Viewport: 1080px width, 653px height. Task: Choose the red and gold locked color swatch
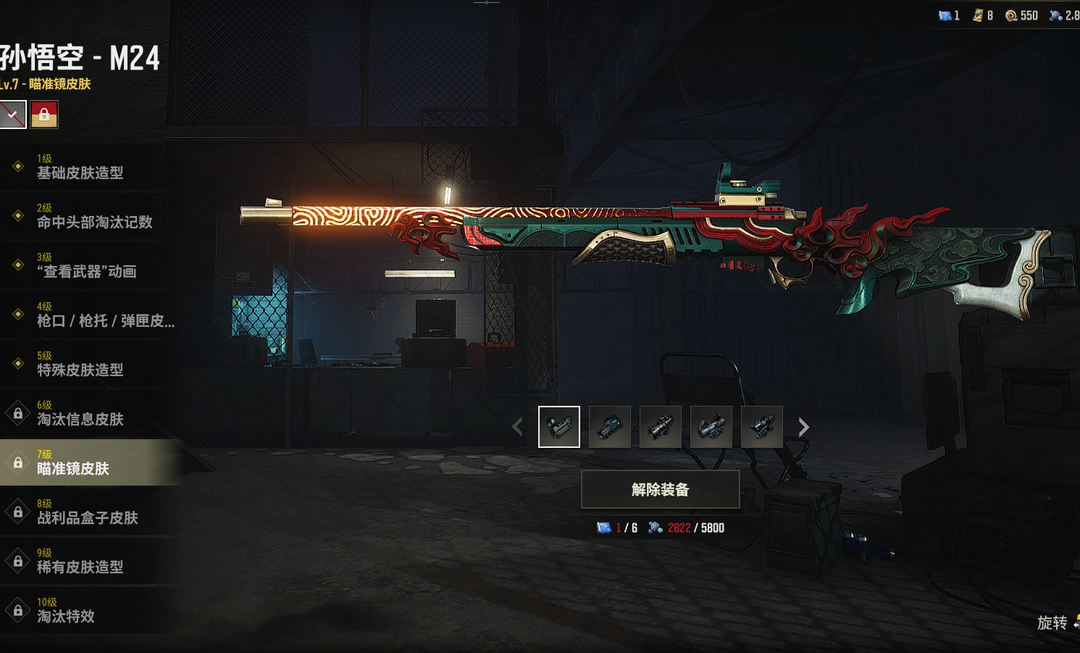pyautogui.click(x=44, y=115)
